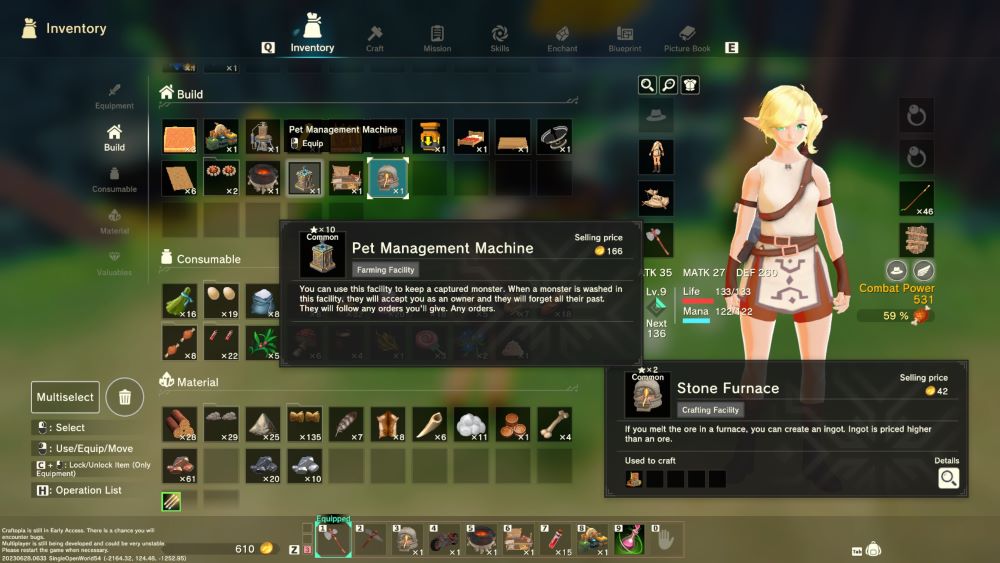
Task: Show the Blueprint tab
Action: click(625, 38)
